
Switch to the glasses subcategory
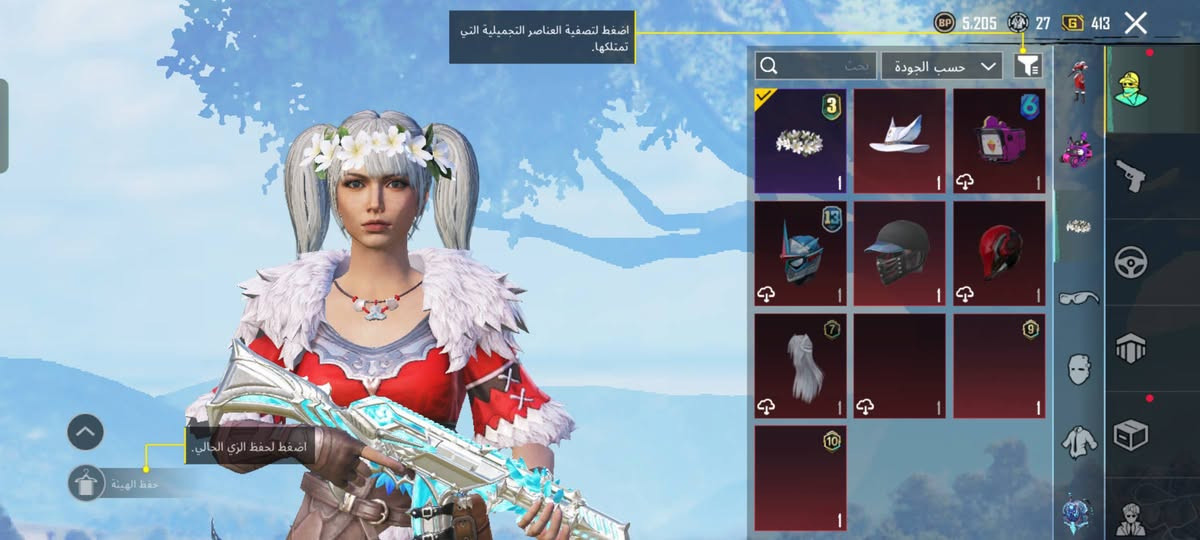click(x=1078, y=297)
